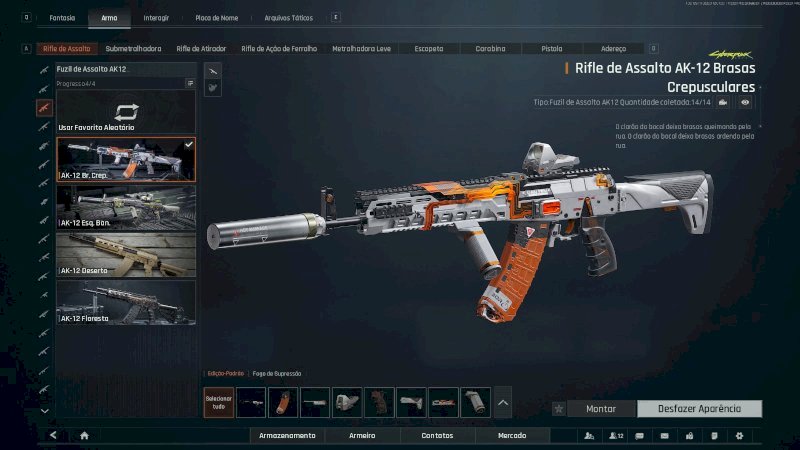Open the Interagir tab
Image resolution: width=800 pixels, height=450 pixels.
pyautogui.click(x=156, y=18)
